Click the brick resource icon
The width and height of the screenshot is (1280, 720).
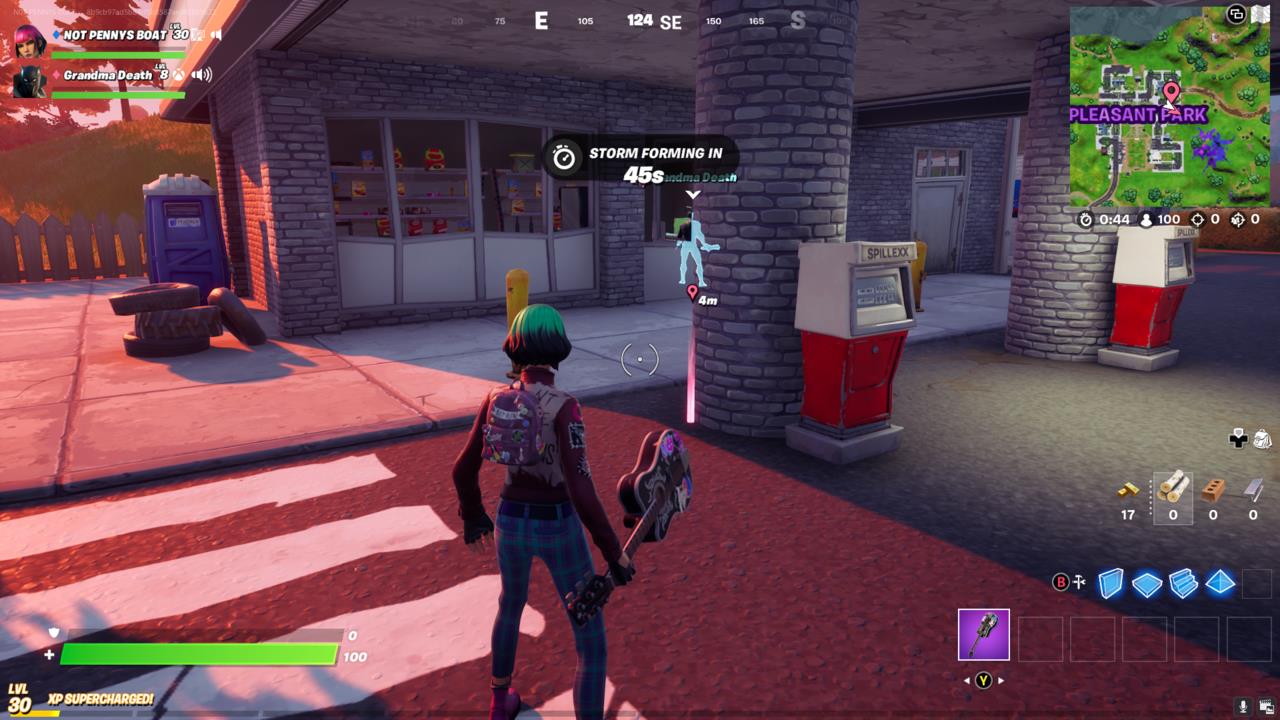(x=1212, y=489)
